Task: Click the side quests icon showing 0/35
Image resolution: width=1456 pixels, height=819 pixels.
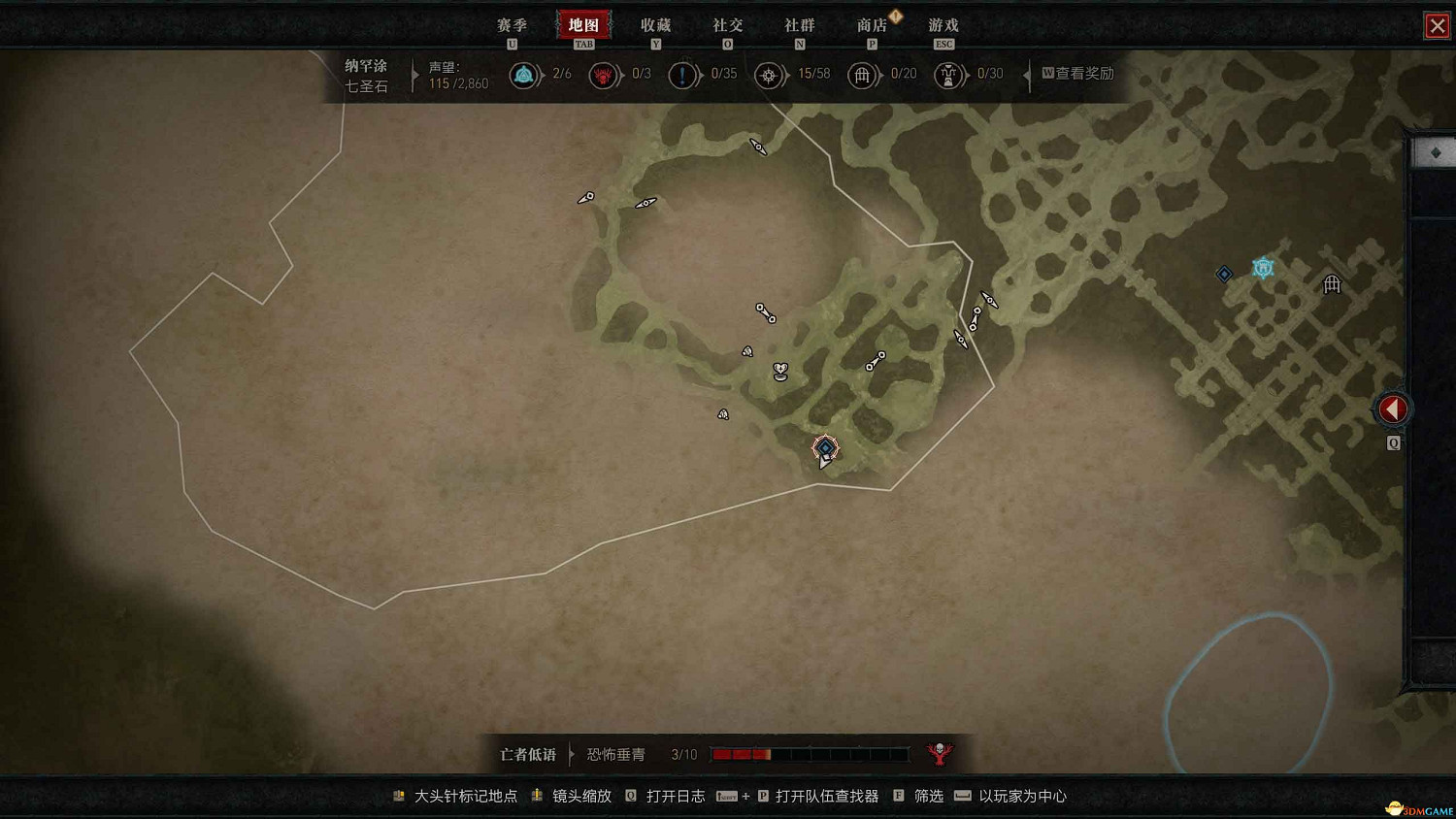Action: tap(683, 75)
